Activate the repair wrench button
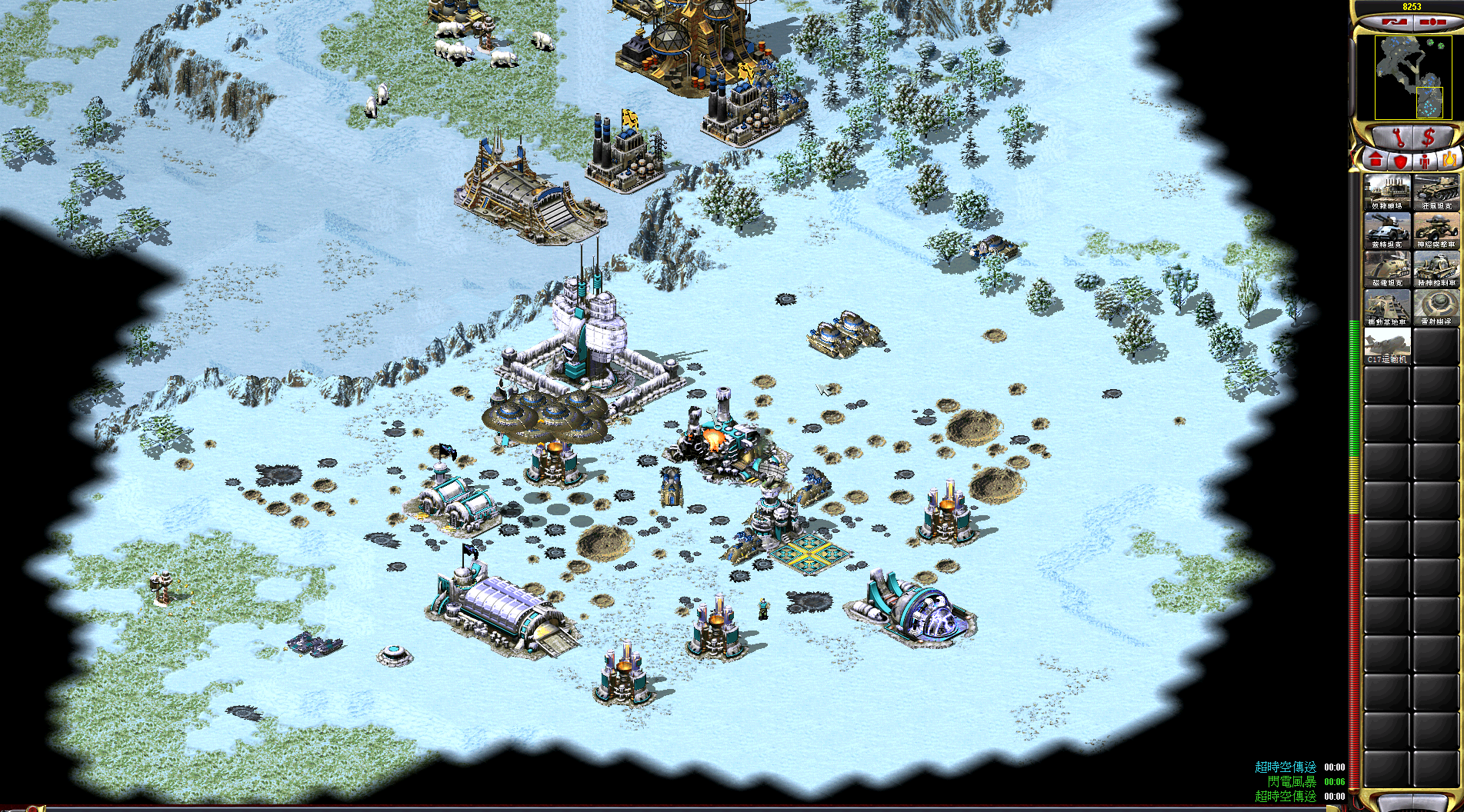 pos(1398,137)
